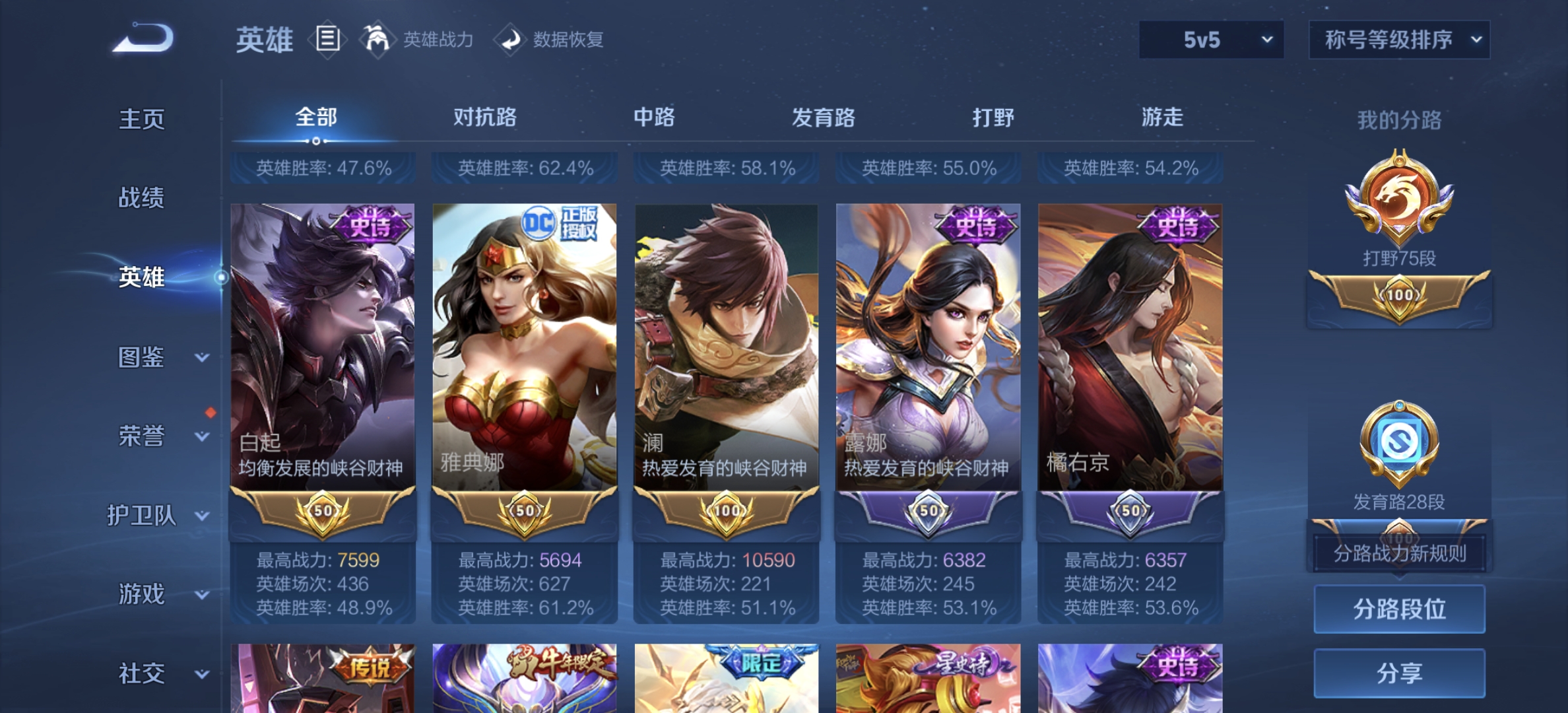Click the 分享 share button
This screenshot has width=1568, height=713.
click(x=1399, y=673)
